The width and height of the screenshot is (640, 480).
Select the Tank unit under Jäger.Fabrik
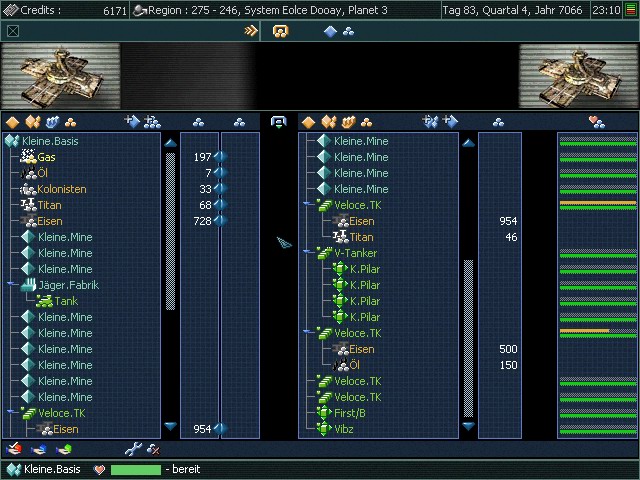click(x=66, y=301)
